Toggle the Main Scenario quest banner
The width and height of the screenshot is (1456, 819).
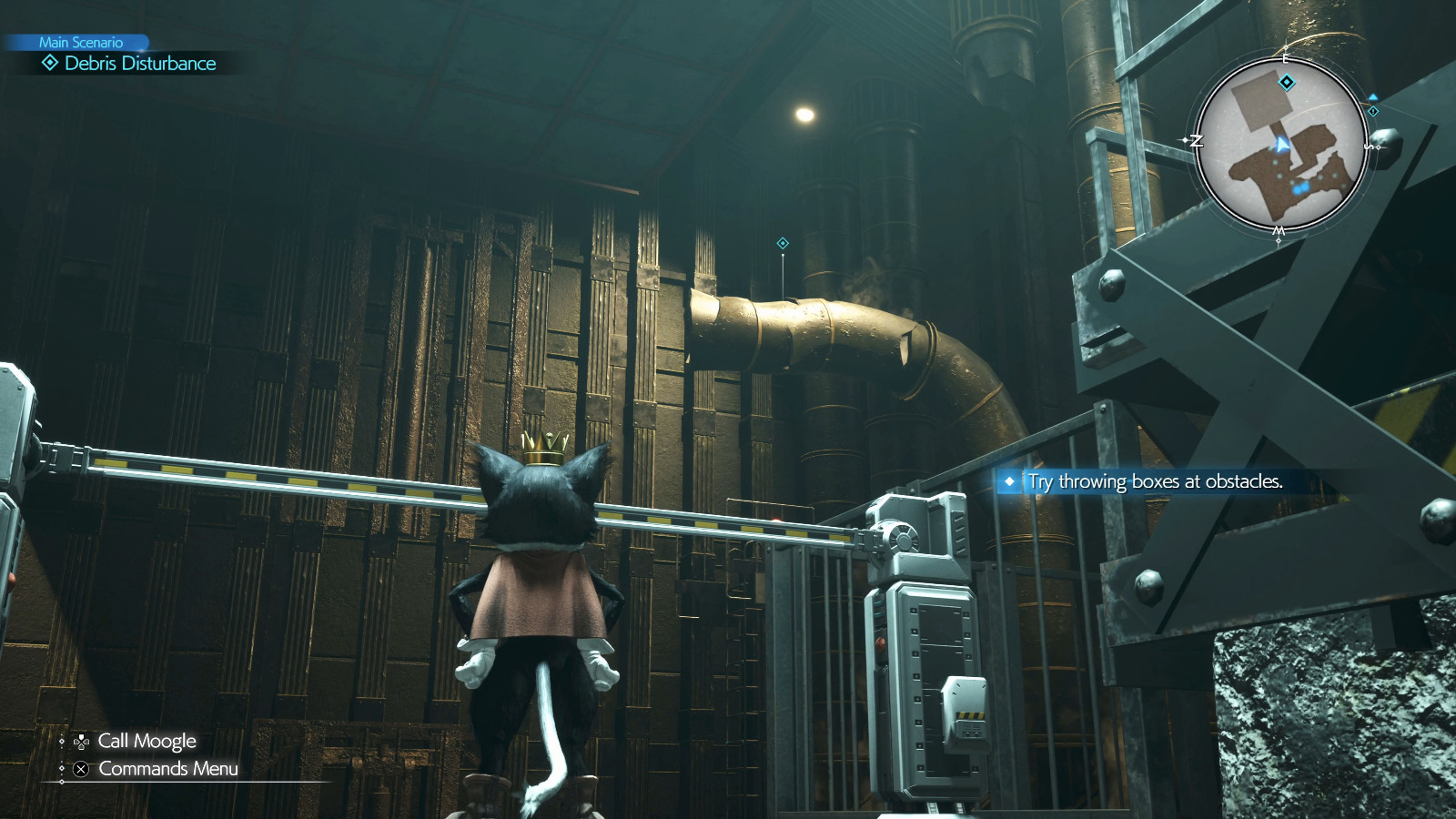coord(80,41)
